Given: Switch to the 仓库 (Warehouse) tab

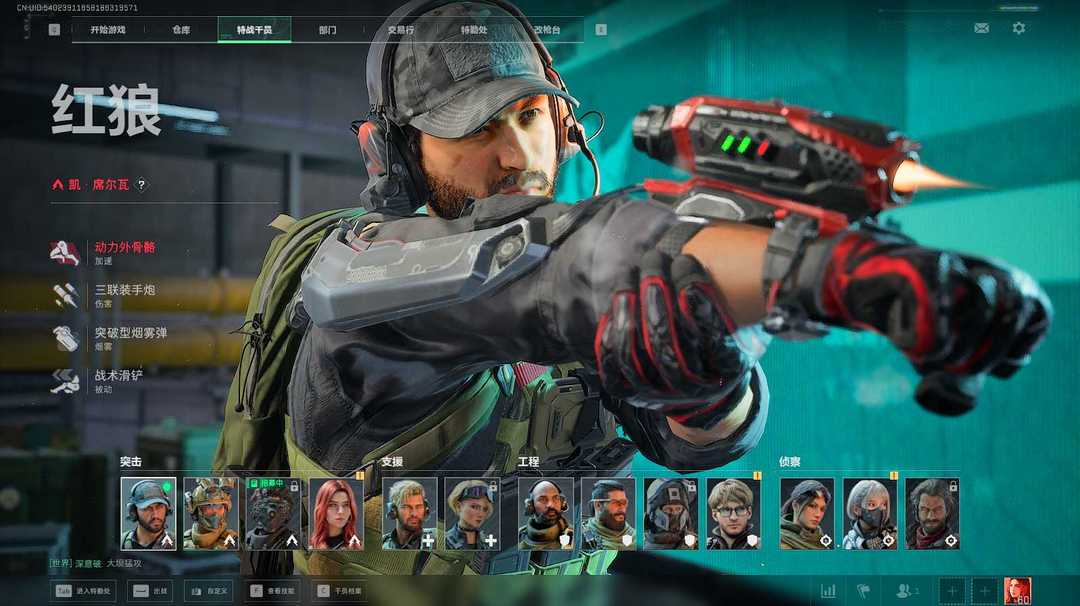Looking at the screenshot, I should 181,30.
